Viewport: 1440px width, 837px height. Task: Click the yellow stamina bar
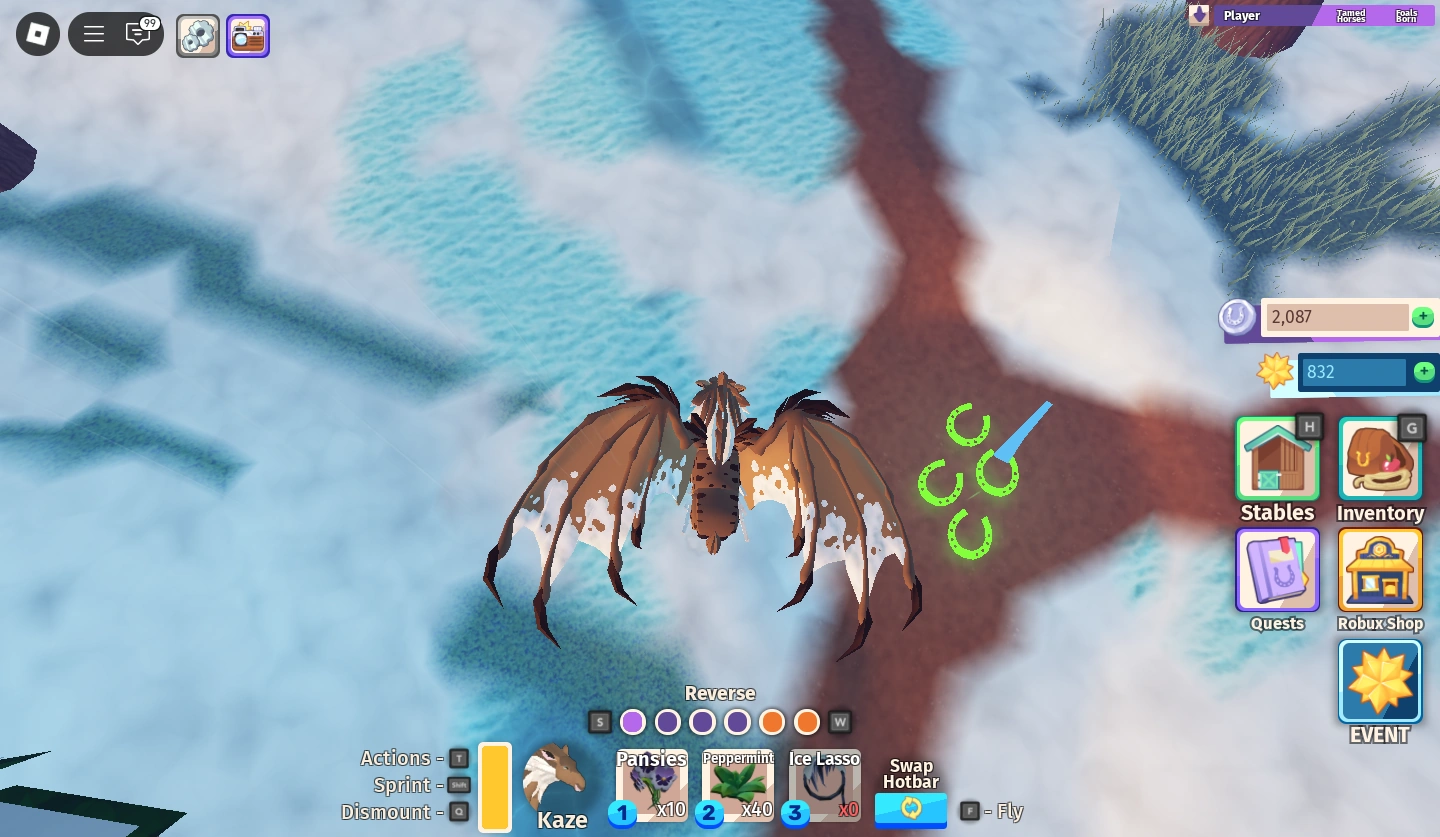pyautogui.click(x=495, y=786)
